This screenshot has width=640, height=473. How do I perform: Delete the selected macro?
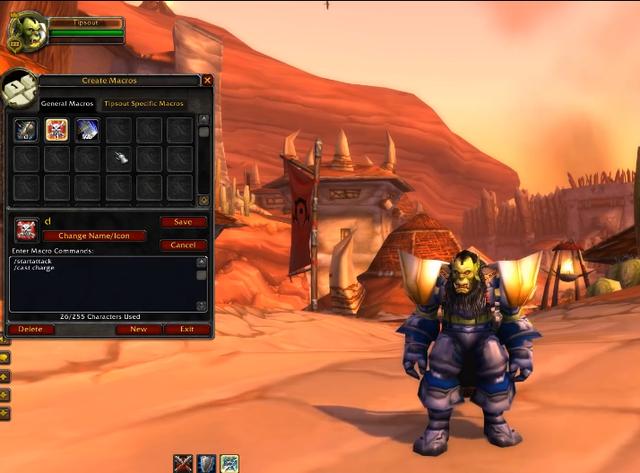coord(31,329)
